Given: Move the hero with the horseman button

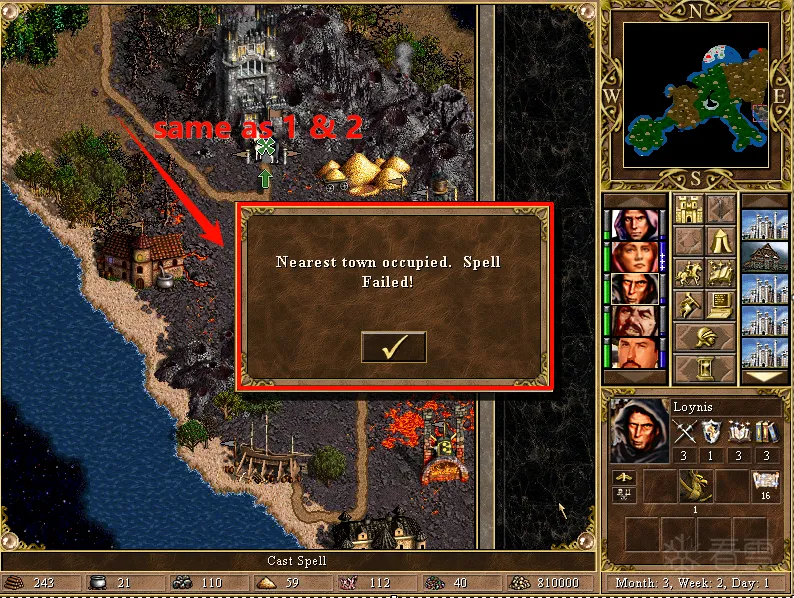Looking at the screenshot, I should click(x=688, y=272).
